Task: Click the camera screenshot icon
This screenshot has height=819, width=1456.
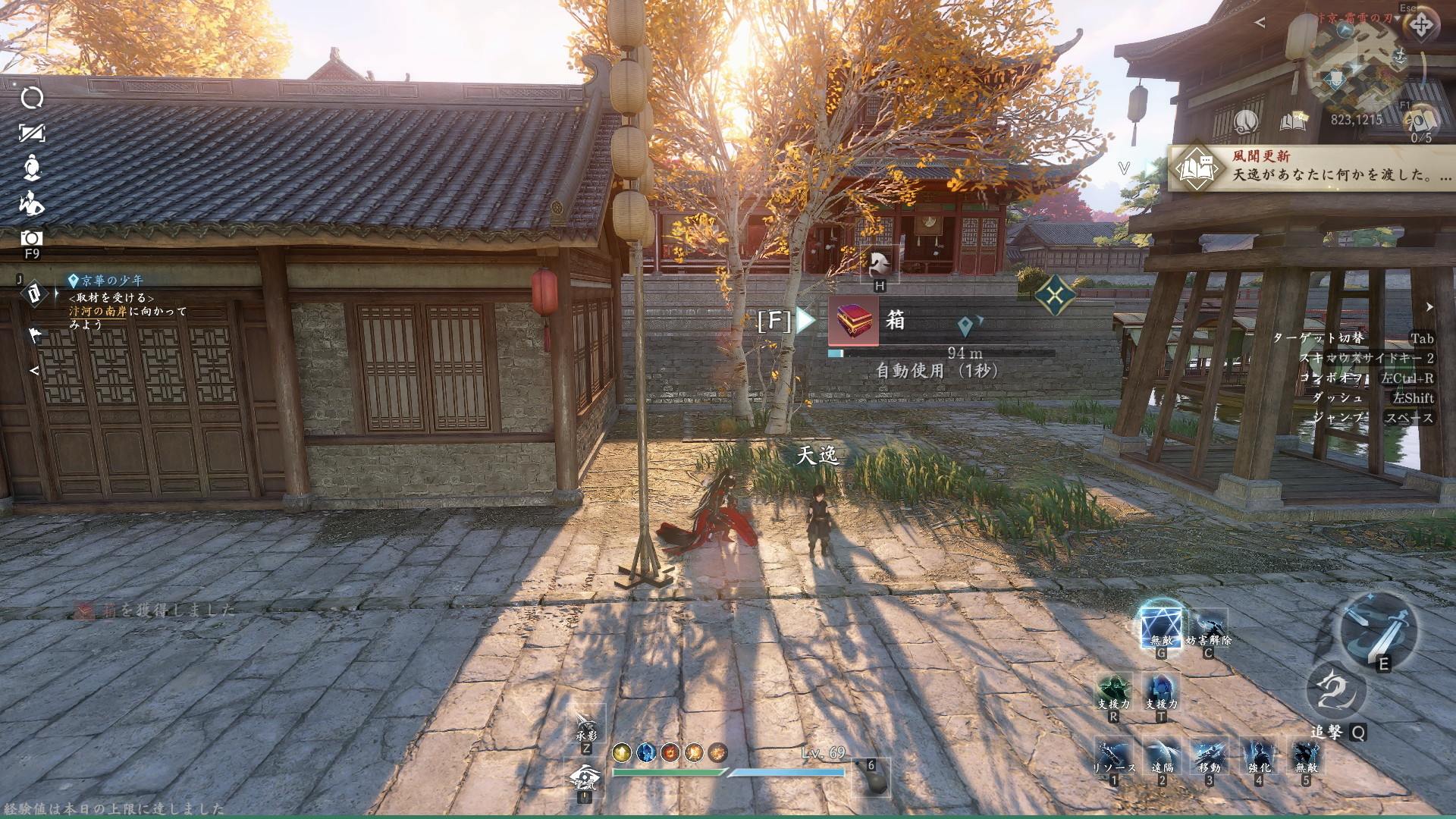Action: [x=32, y=237]
